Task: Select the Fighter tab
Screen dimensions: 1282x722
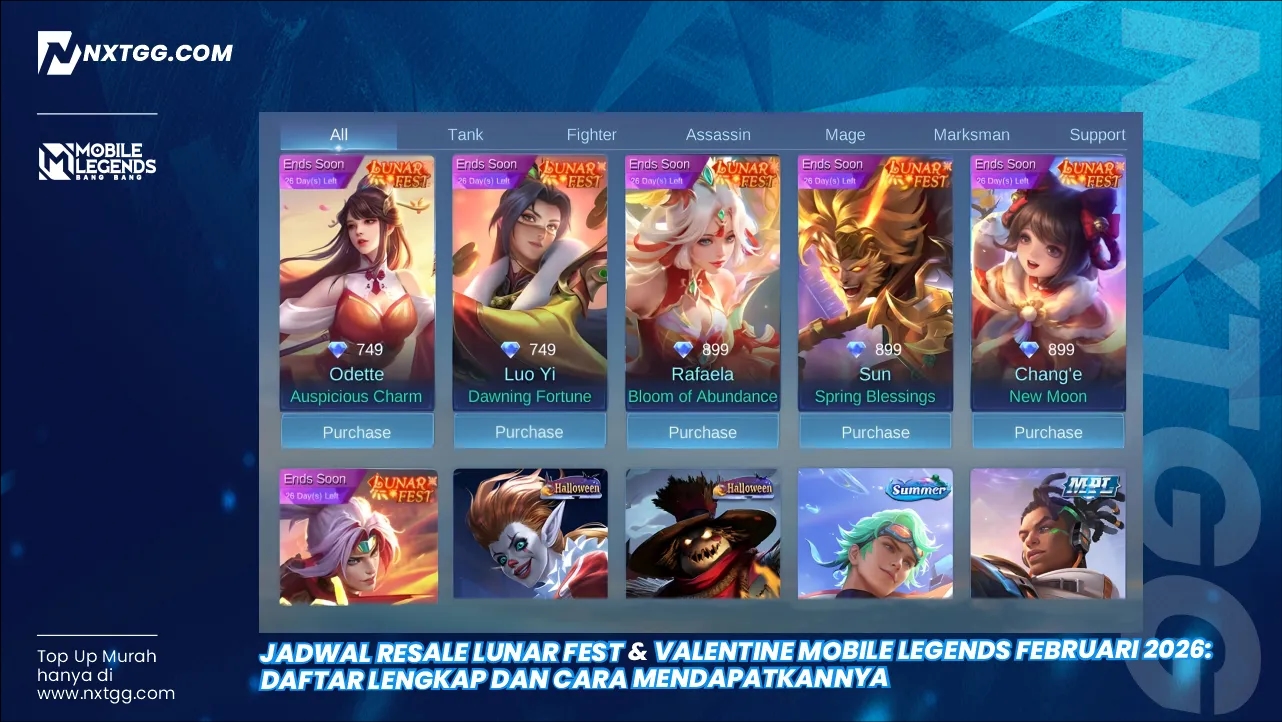Action: (591, 134)
